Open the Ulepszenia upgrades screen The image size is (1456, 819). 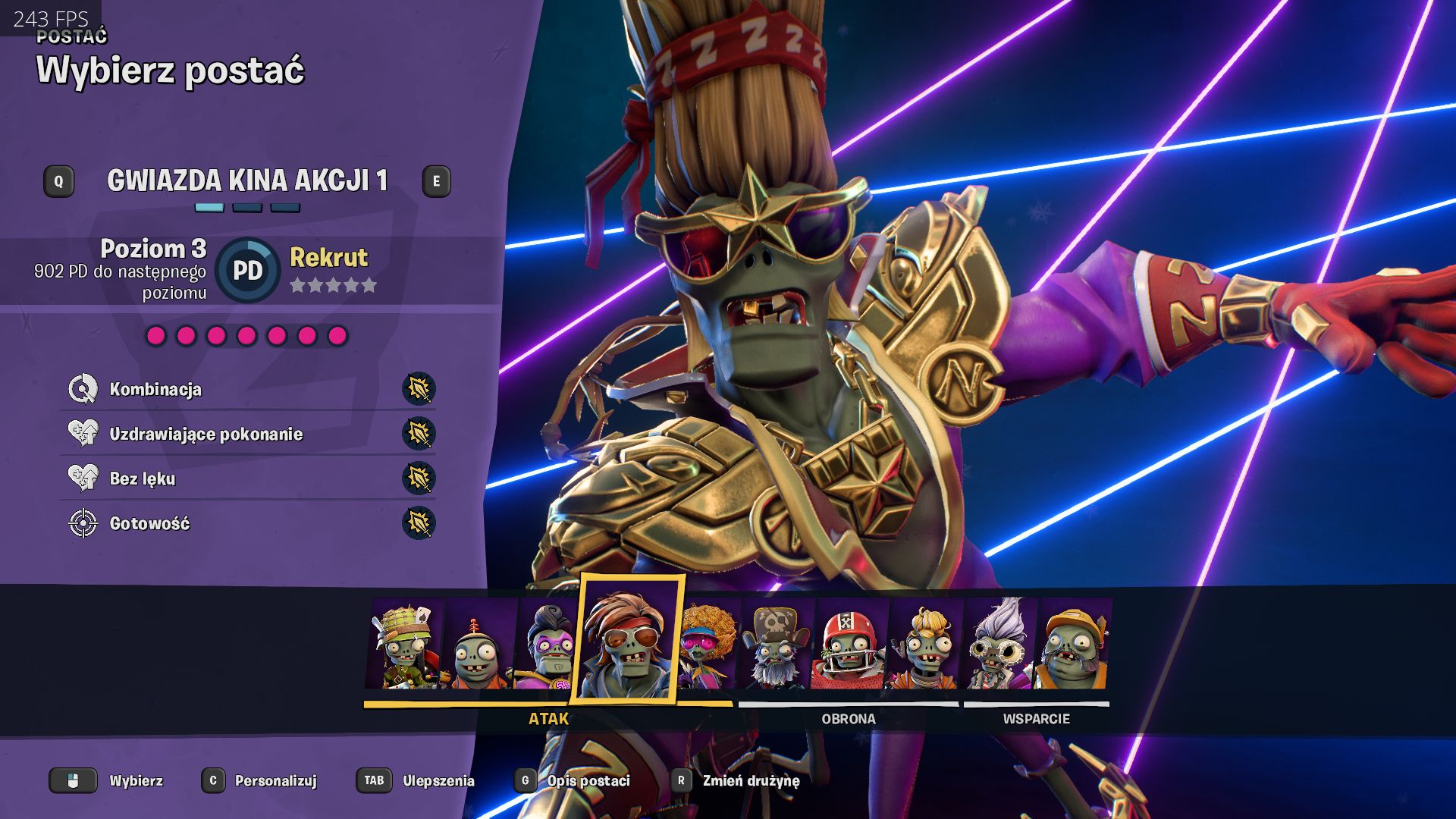pyautogui.click(x=438, y=780)
